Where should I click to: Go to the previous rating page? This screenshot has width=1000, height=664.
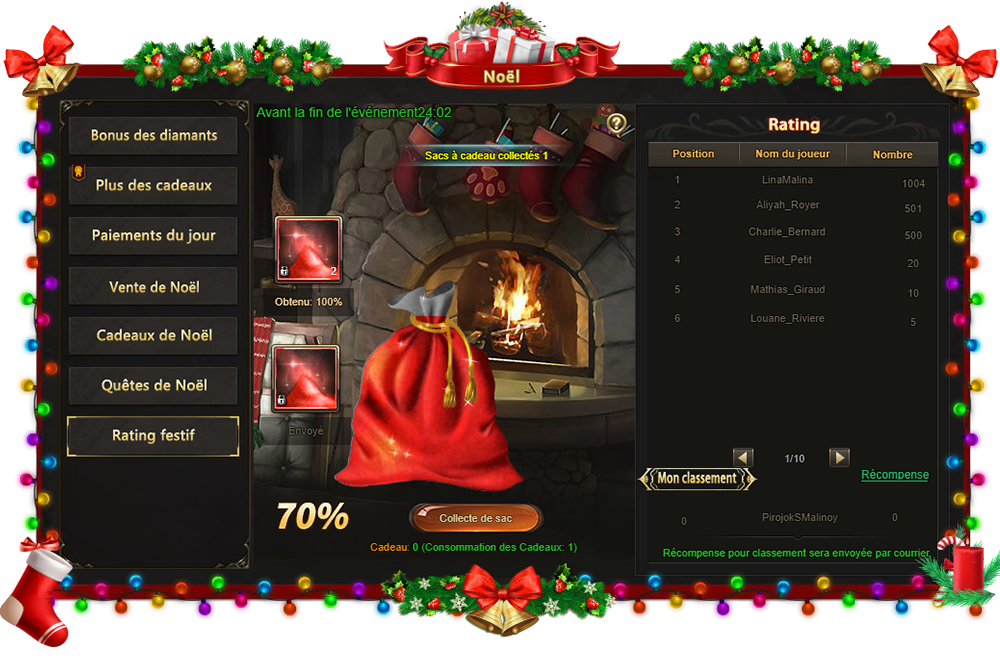pos(743,457)
